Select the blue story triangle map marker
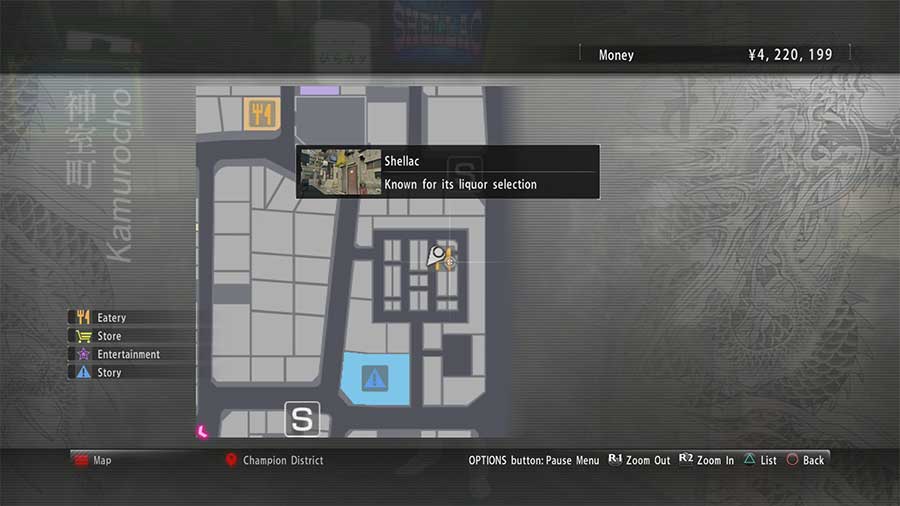The width and height of the screenshot is (900, 506). pos(374,379)
